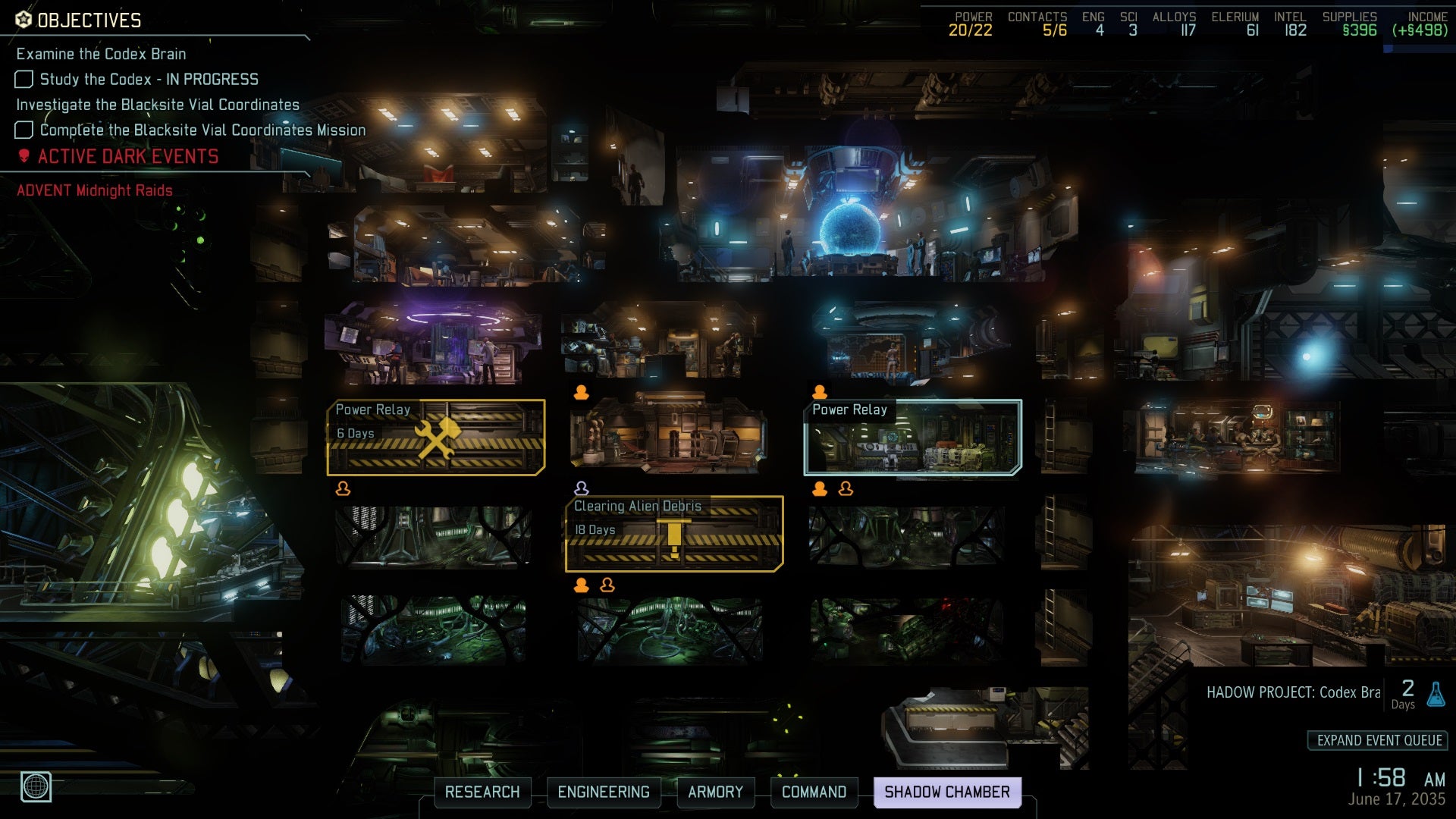Select the completed Power Relay room
Screen dimensions: 1456x819
point(912,438)
